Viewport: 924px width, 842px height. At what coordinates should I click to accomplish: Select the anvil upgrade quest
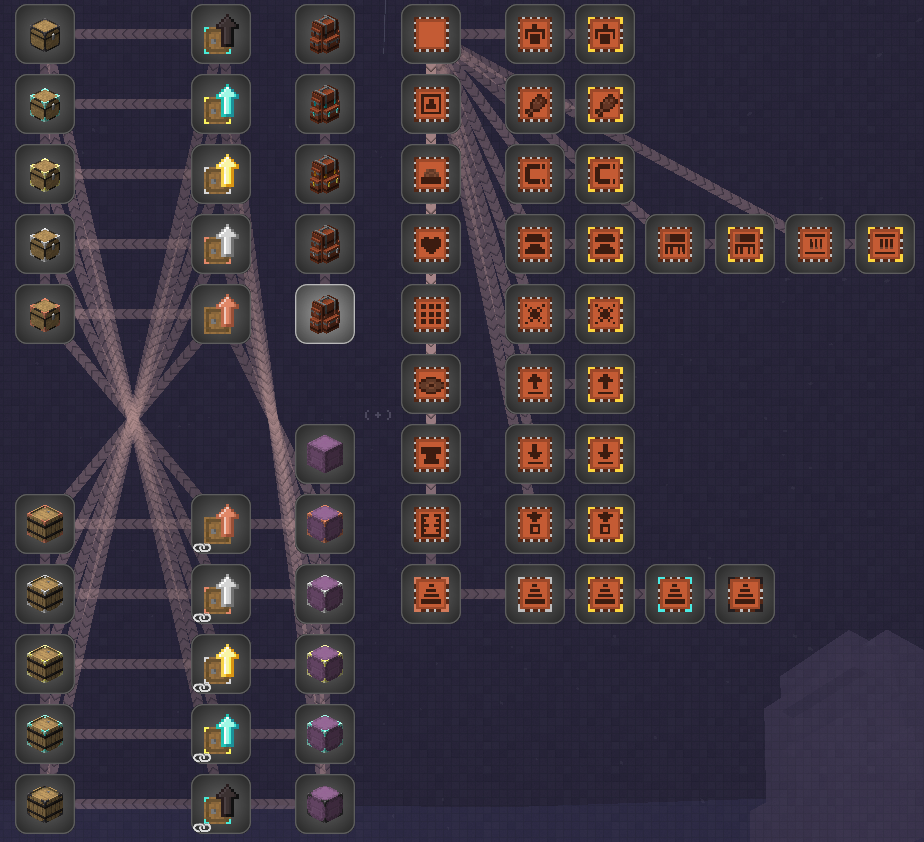tap(431, 454)
